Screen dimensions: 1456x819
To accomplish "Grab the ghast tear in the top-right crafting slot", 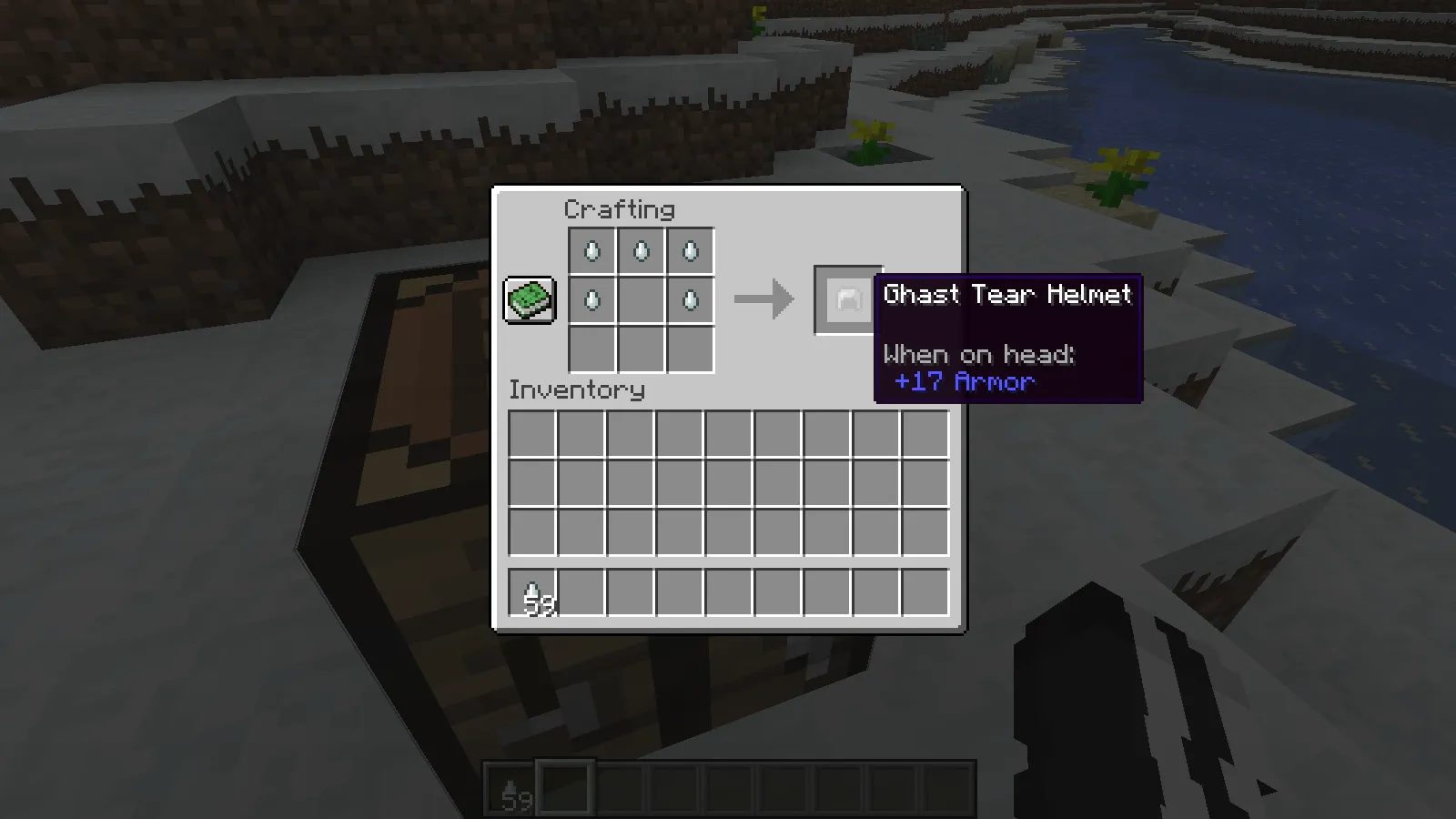I will (x=690, y=250).
